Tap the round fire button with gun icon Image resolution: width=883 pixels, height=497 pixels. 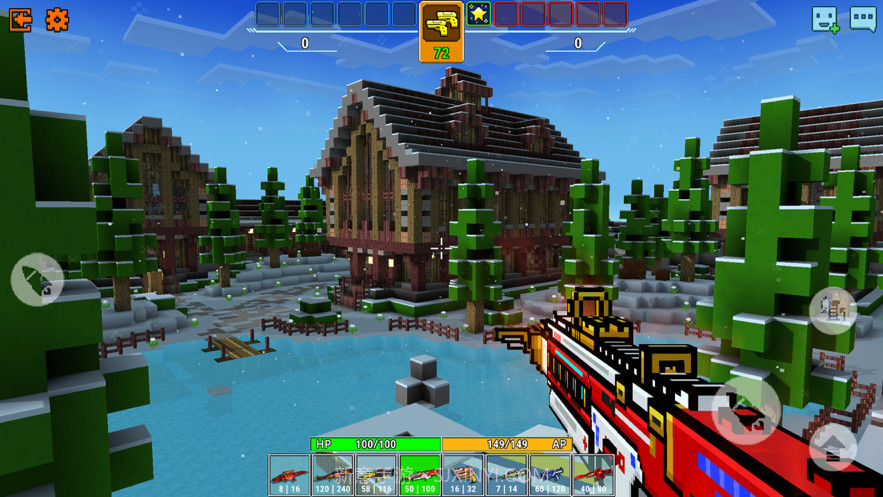click(746, 410)
